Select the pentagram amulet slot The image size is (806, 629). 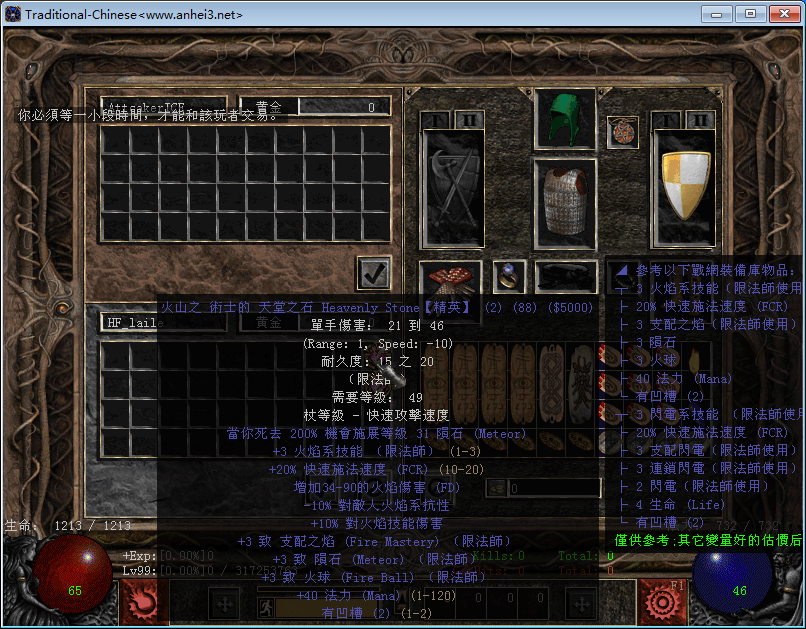pyautogui.click(x=622, y=132)
